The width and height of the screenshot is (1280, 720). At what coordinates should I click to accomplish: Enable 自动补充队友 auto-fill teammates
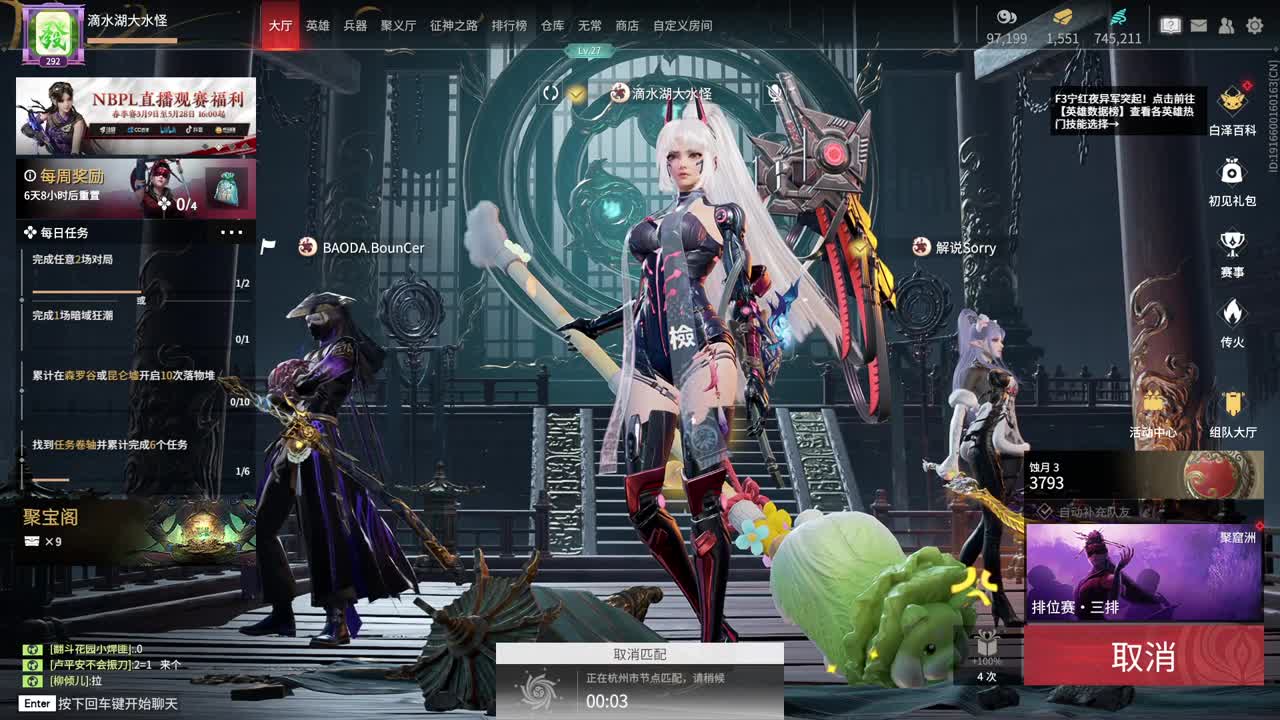[1043, 510]
